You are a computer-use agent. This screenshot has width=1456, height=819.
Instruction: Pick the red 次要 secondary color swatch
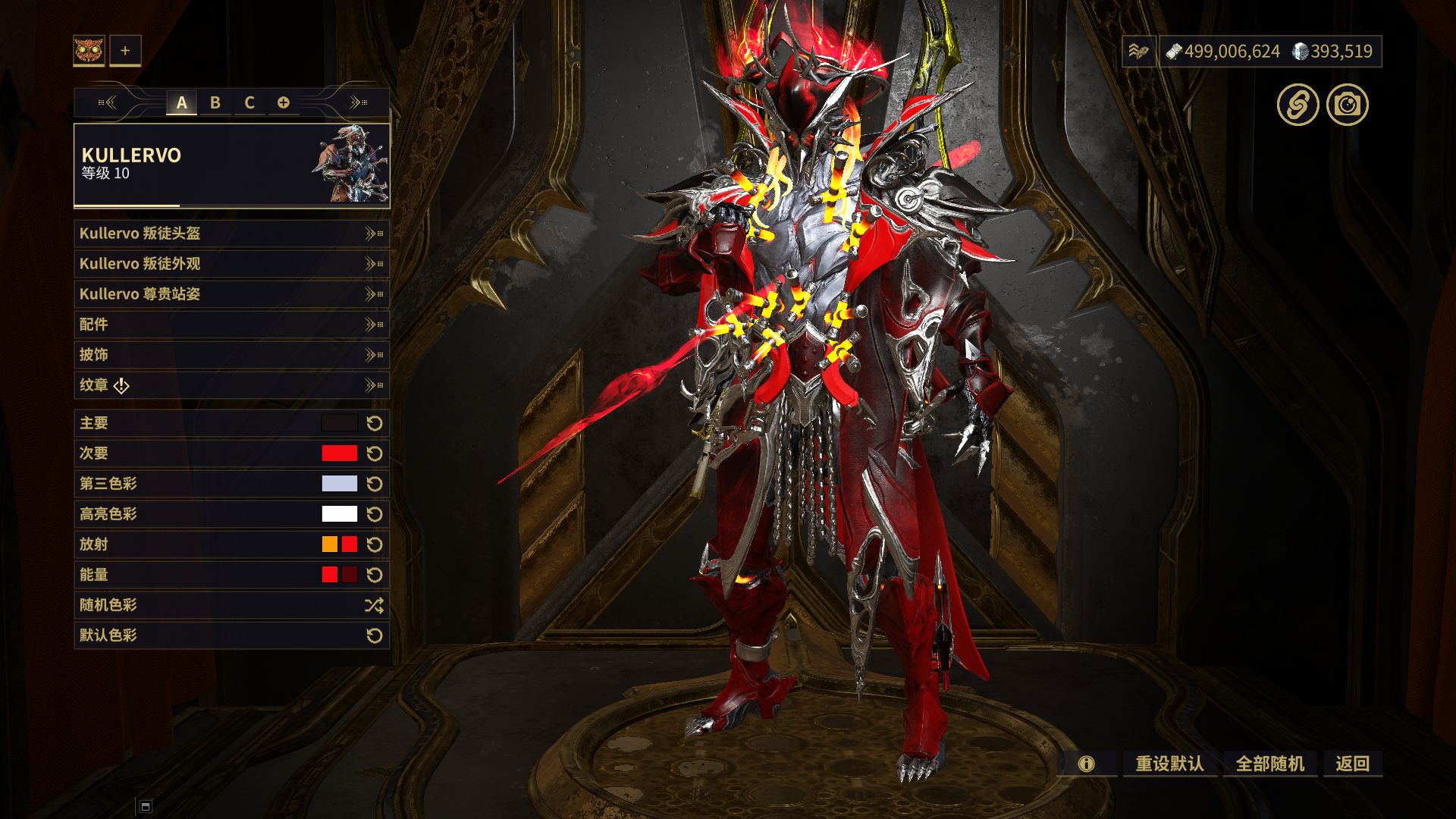coord(339,453)
